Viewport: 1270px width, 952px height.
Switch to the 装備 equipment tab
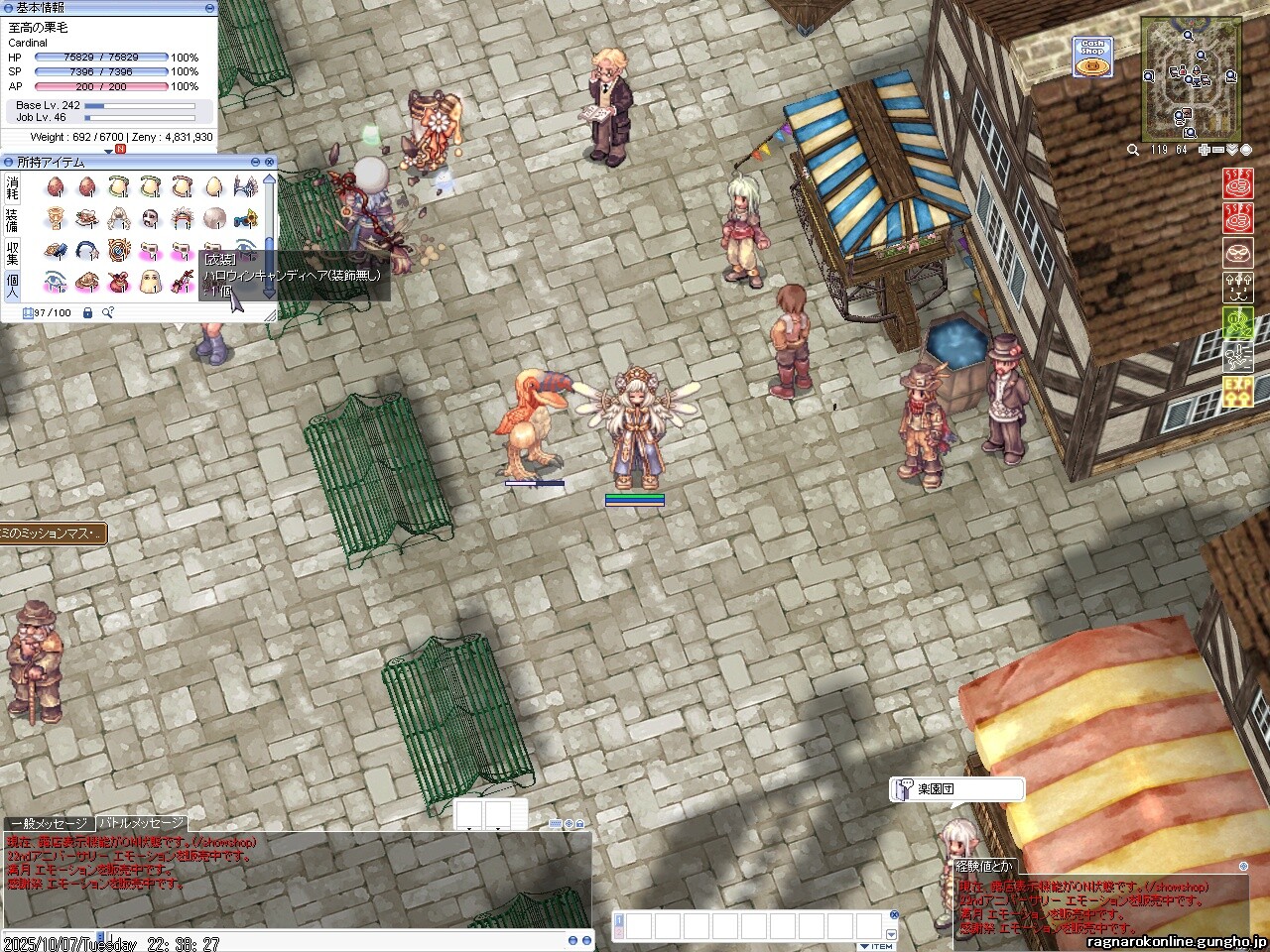[x=12, y=220]
